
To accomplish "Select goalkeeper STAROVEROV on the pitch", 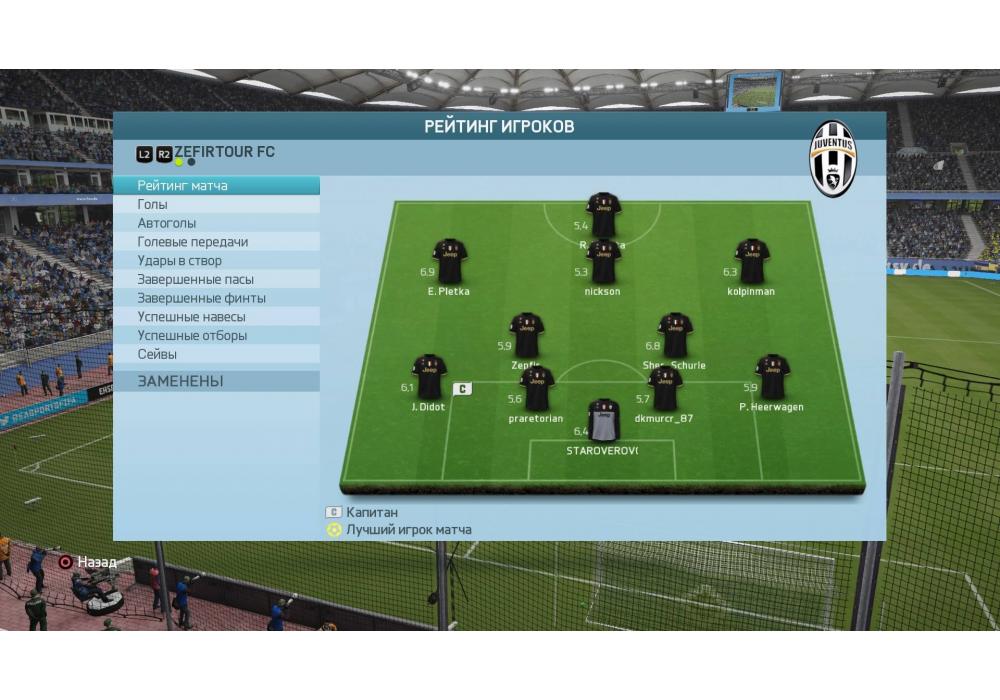I will click(603, 420).
